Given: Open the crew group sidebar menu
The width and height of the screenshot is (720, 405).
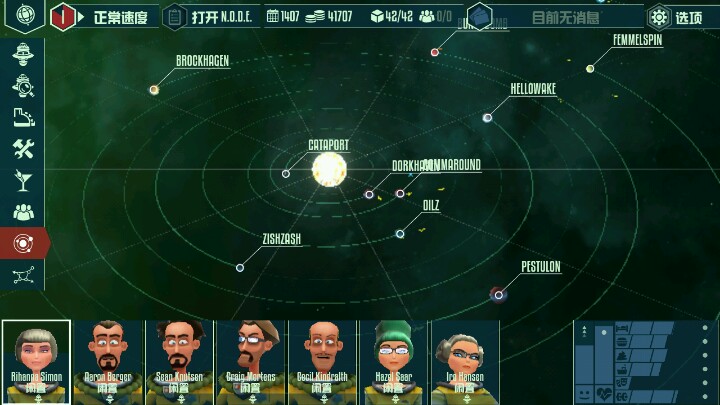Looking at the screenshot, I should coord(23,212).
